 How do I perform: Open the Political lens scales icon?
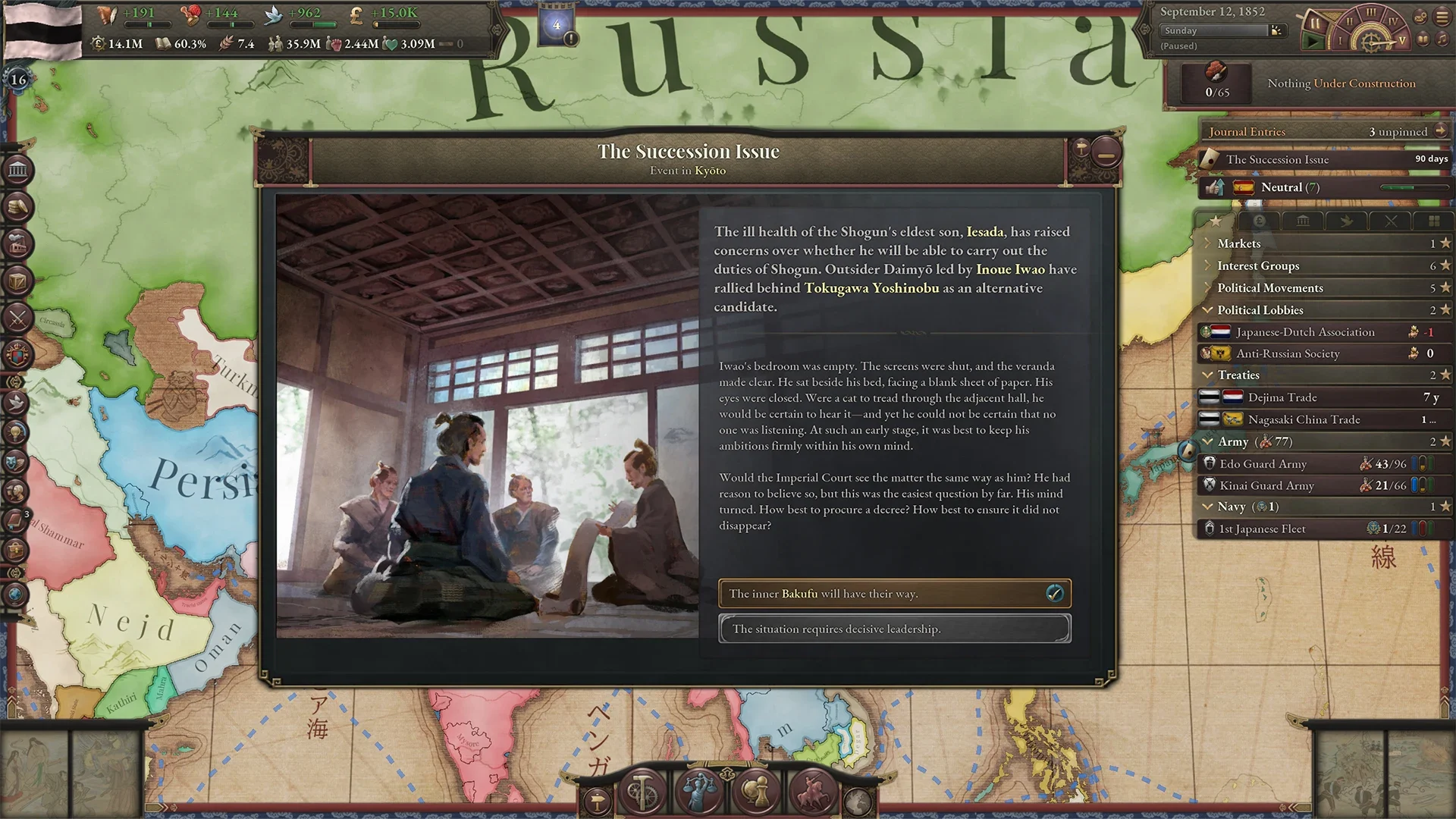pyautogui.click(x=698, y=791)
